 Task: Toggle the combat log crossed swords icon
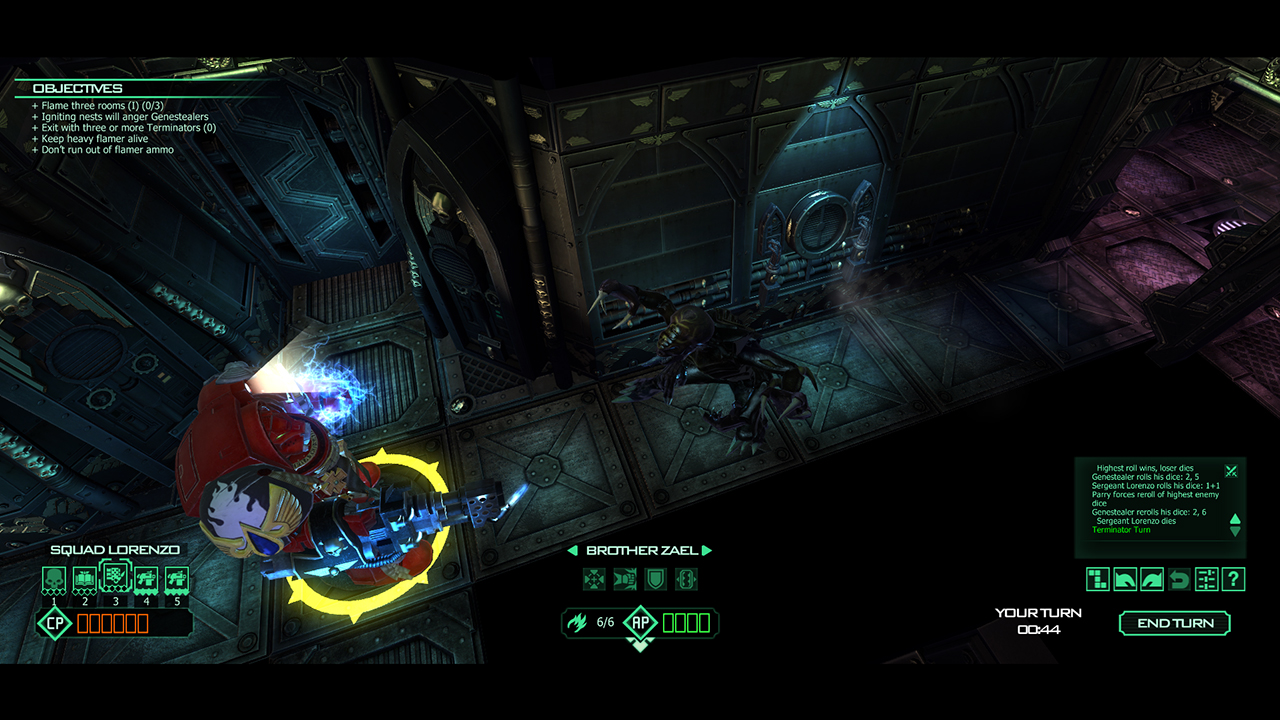coord(1231,471)
